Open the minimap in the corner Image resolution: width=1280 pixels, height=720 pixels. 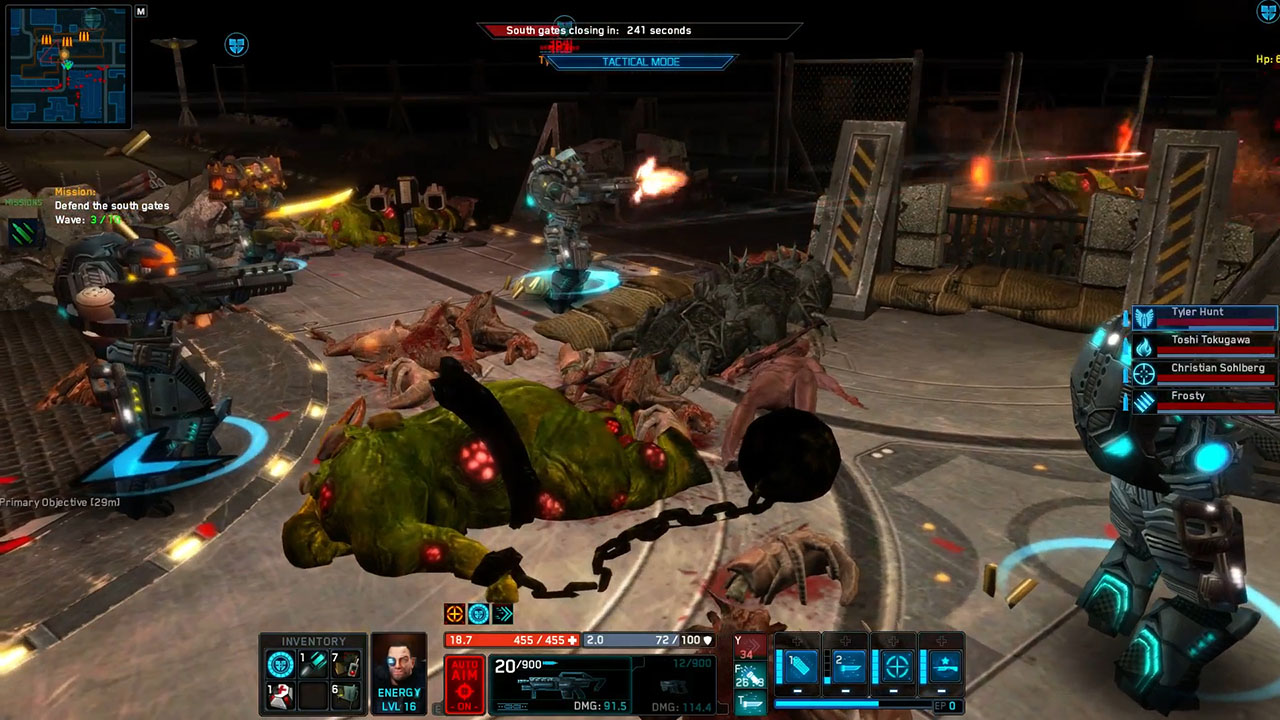coord(68,66)
